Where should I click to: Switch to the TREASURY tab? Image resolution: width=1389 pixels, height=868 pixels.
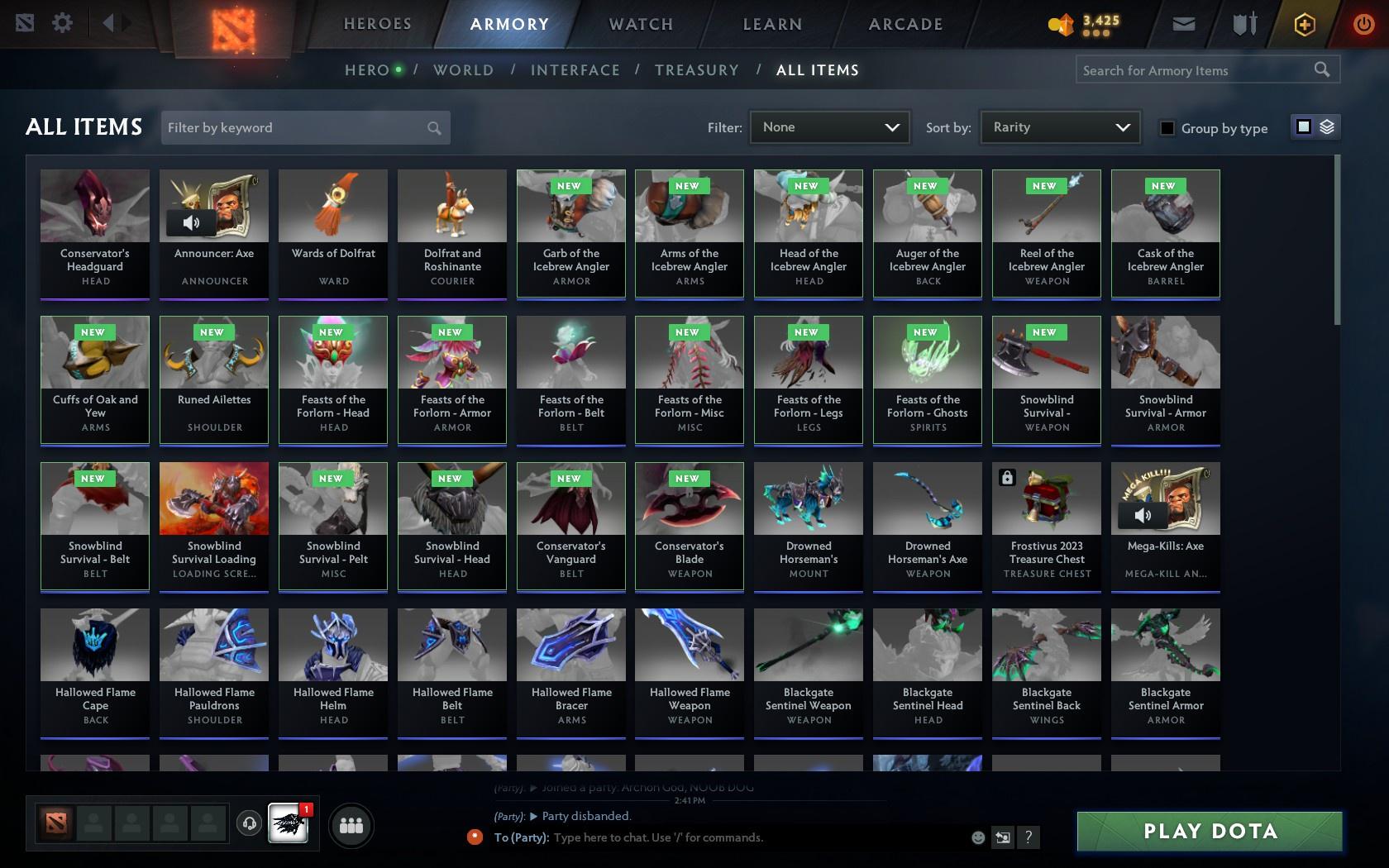pyautogui.click(x=697, y=70)
